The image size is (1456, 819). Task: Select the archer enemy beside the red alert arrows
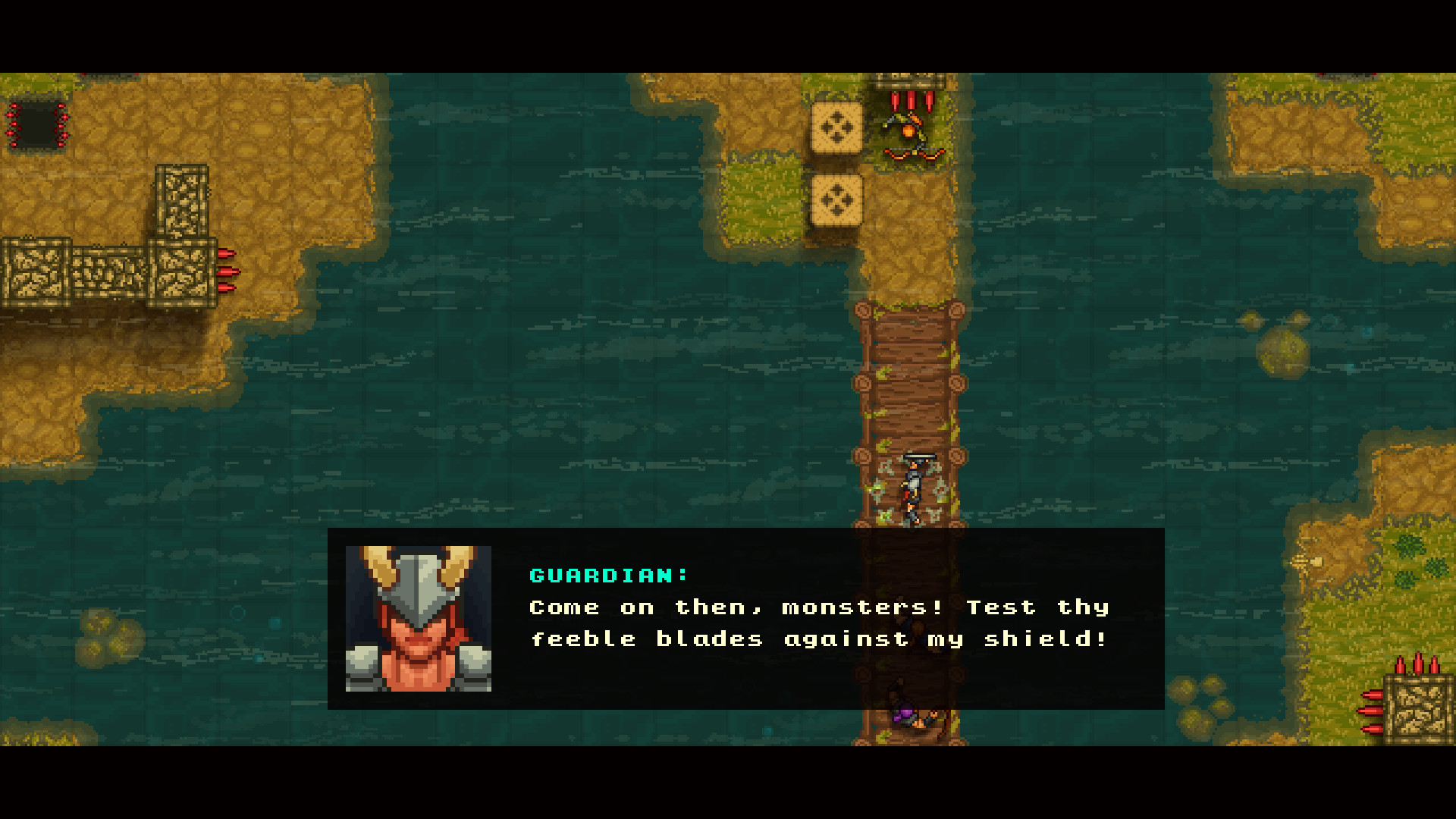click(x=910, y=136)
